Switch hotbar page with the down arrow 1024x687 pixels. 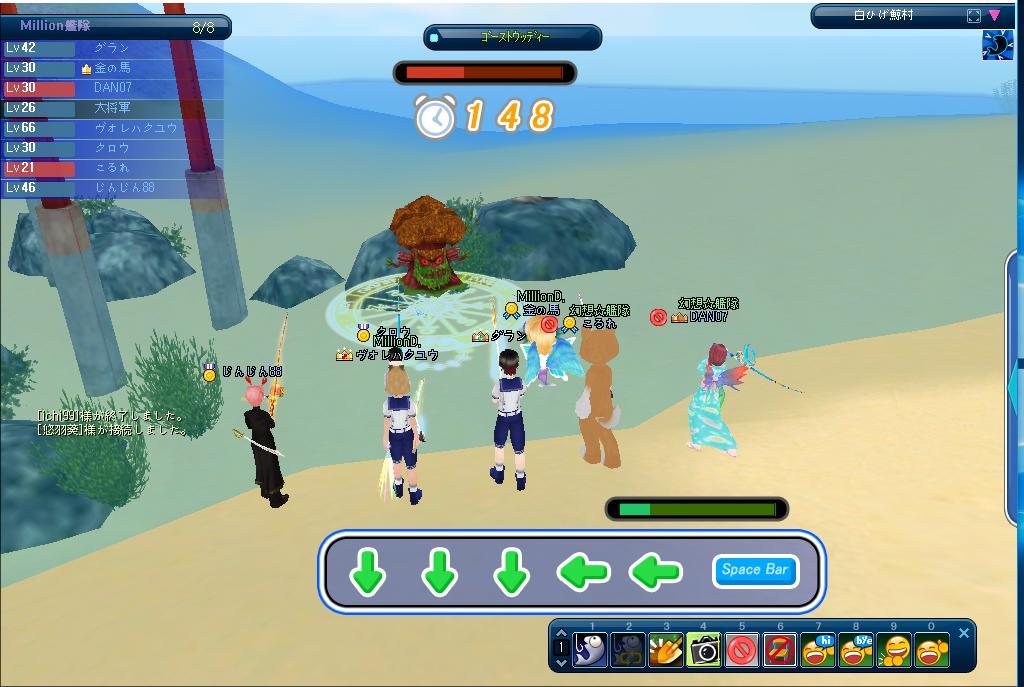click(x=561, y=662)
